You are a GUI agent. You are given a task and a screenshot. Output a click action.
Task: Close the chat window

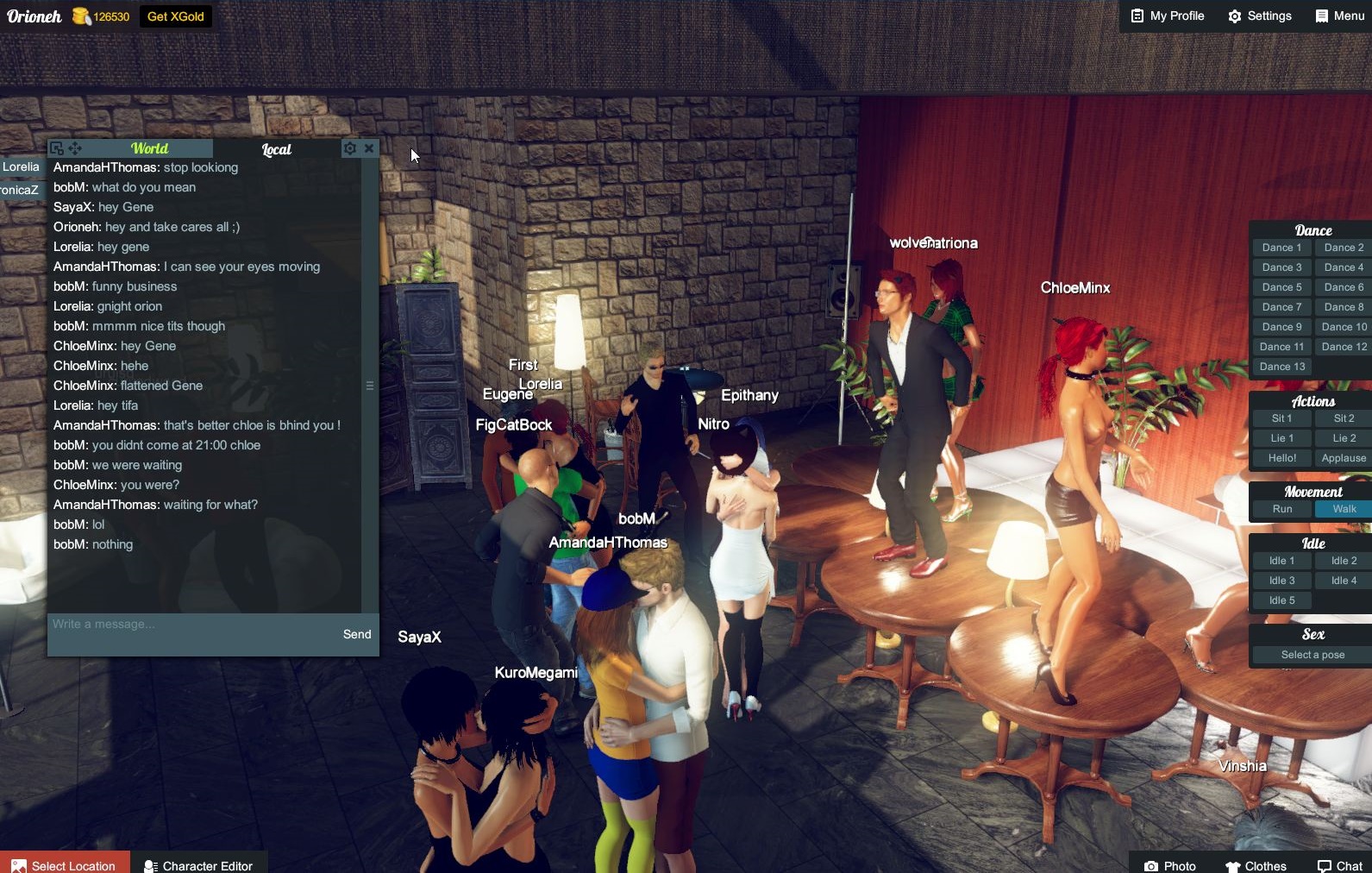coord(369,148)
